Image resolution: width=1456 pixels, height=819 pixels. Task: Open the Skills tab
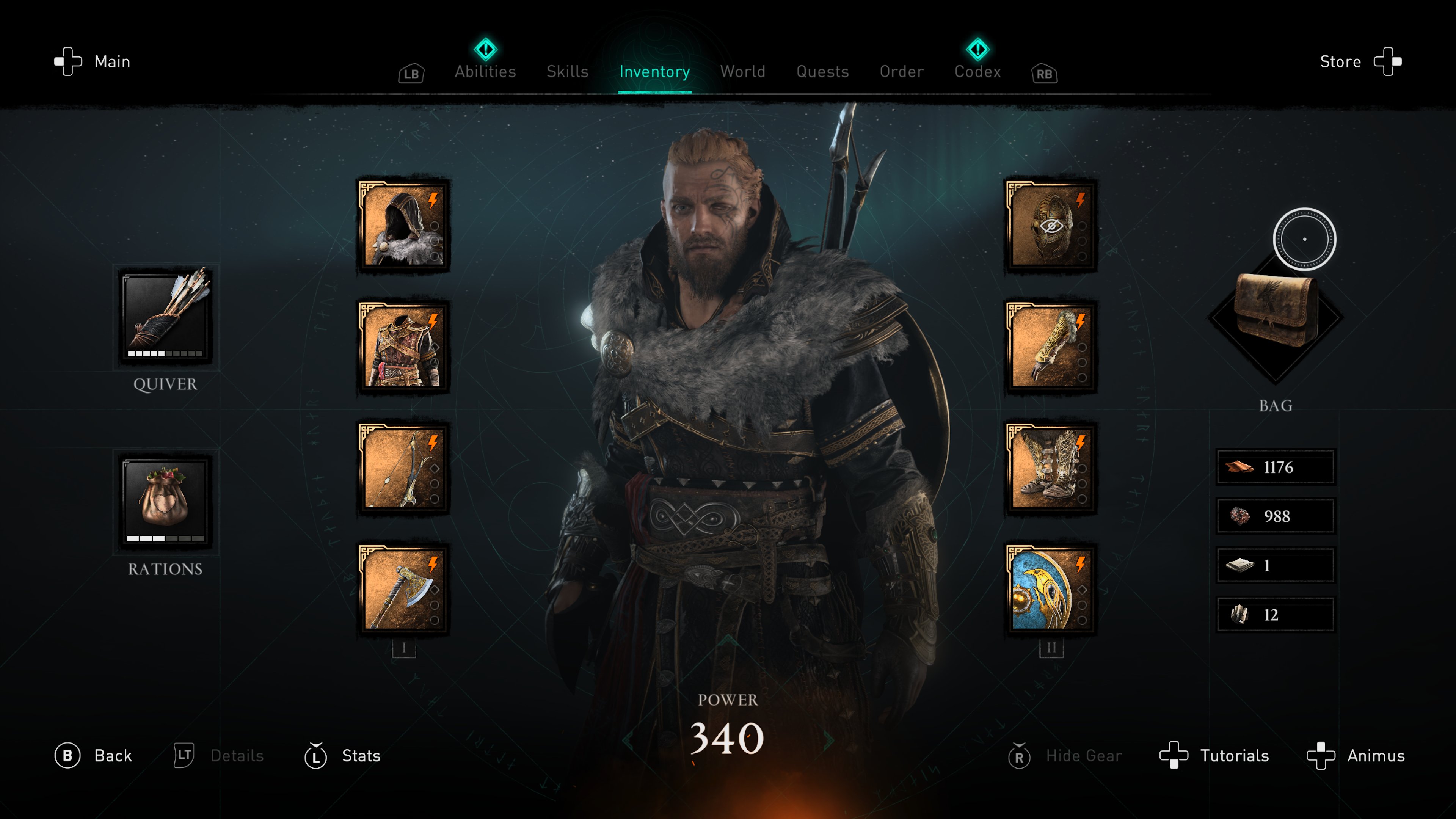(568, 71)
